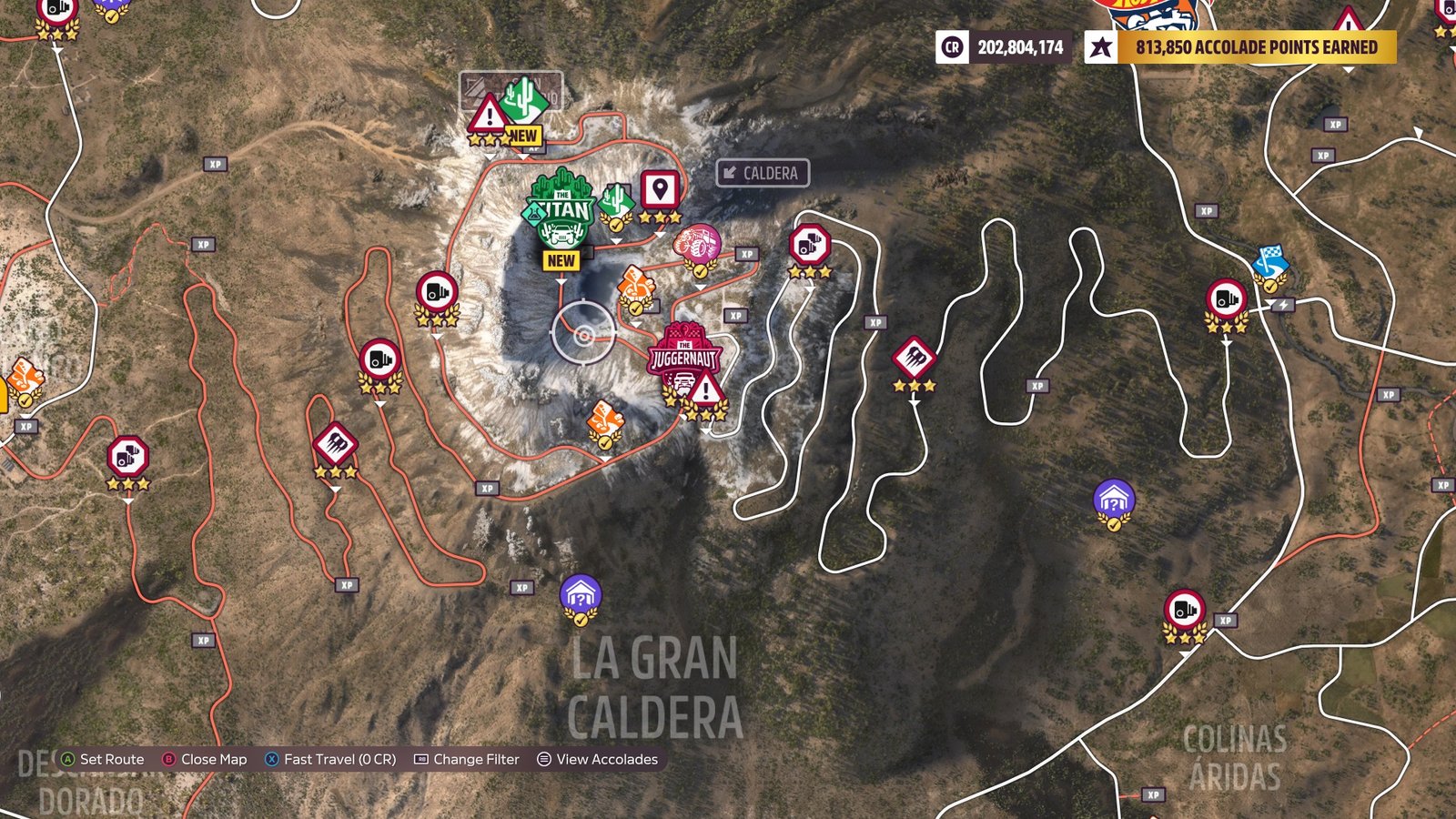Select the danger sign overlapping The Juggernaut
The image size is (1456, 819).
click(x=706, y=391)
